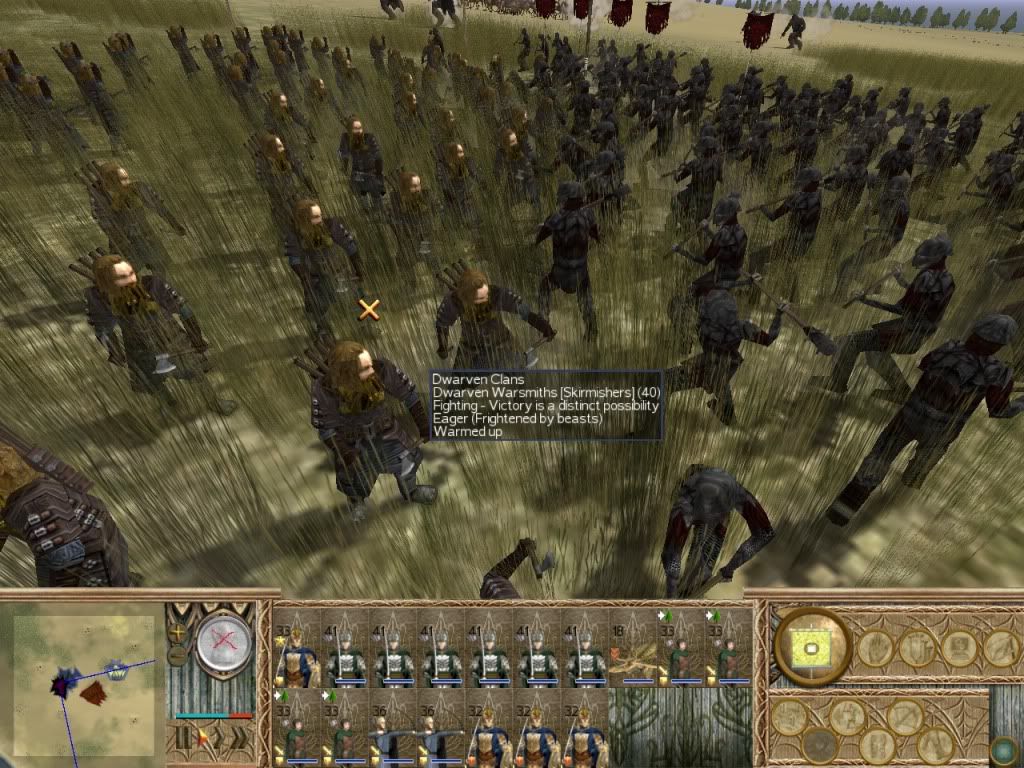Set battle to normal play speed

coord(203,738)
